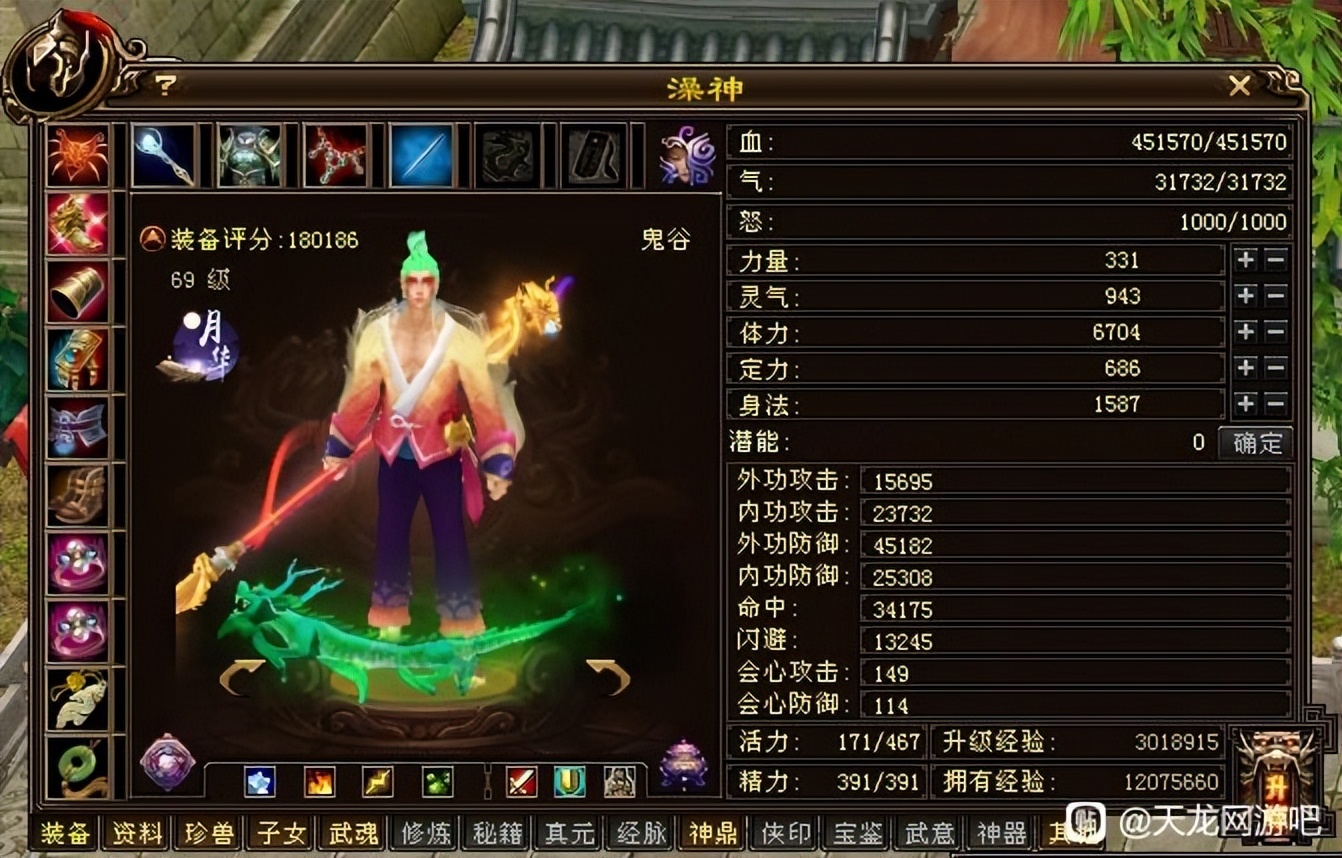The width and height of the screenshot is (1342, 858).
Task: Switch to the 珍兽 tab
Action: click(x=207, y=832)
